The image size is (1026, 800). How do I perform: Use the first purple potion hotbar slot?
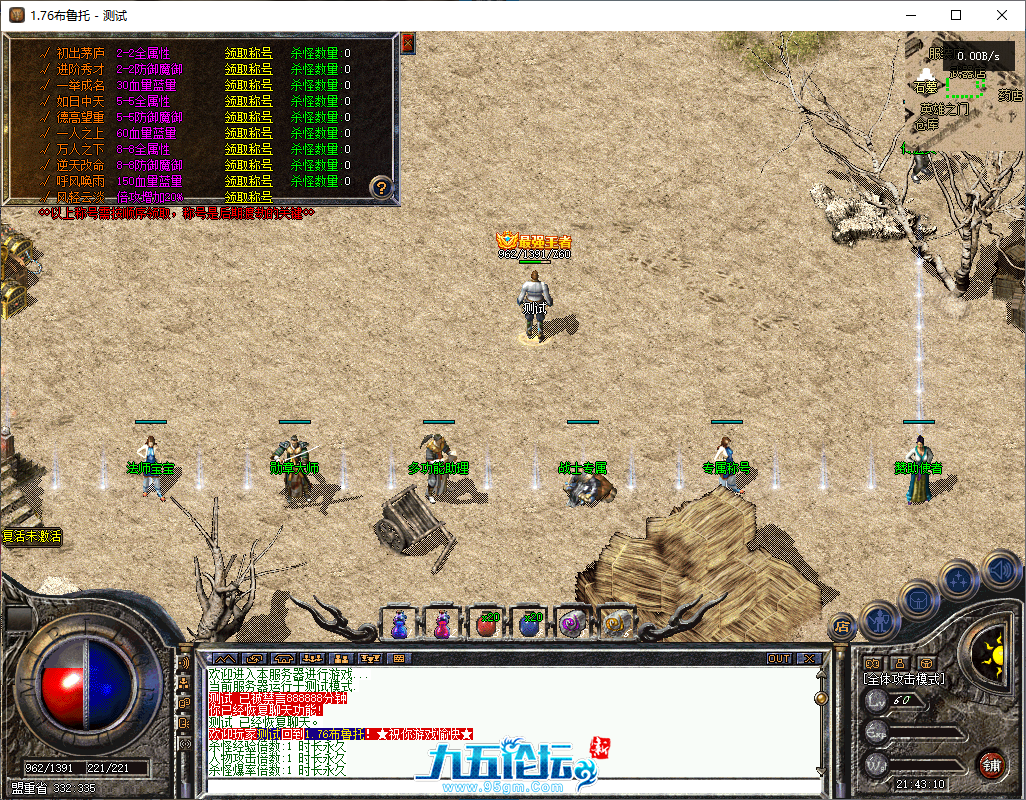tap(399, 623)
